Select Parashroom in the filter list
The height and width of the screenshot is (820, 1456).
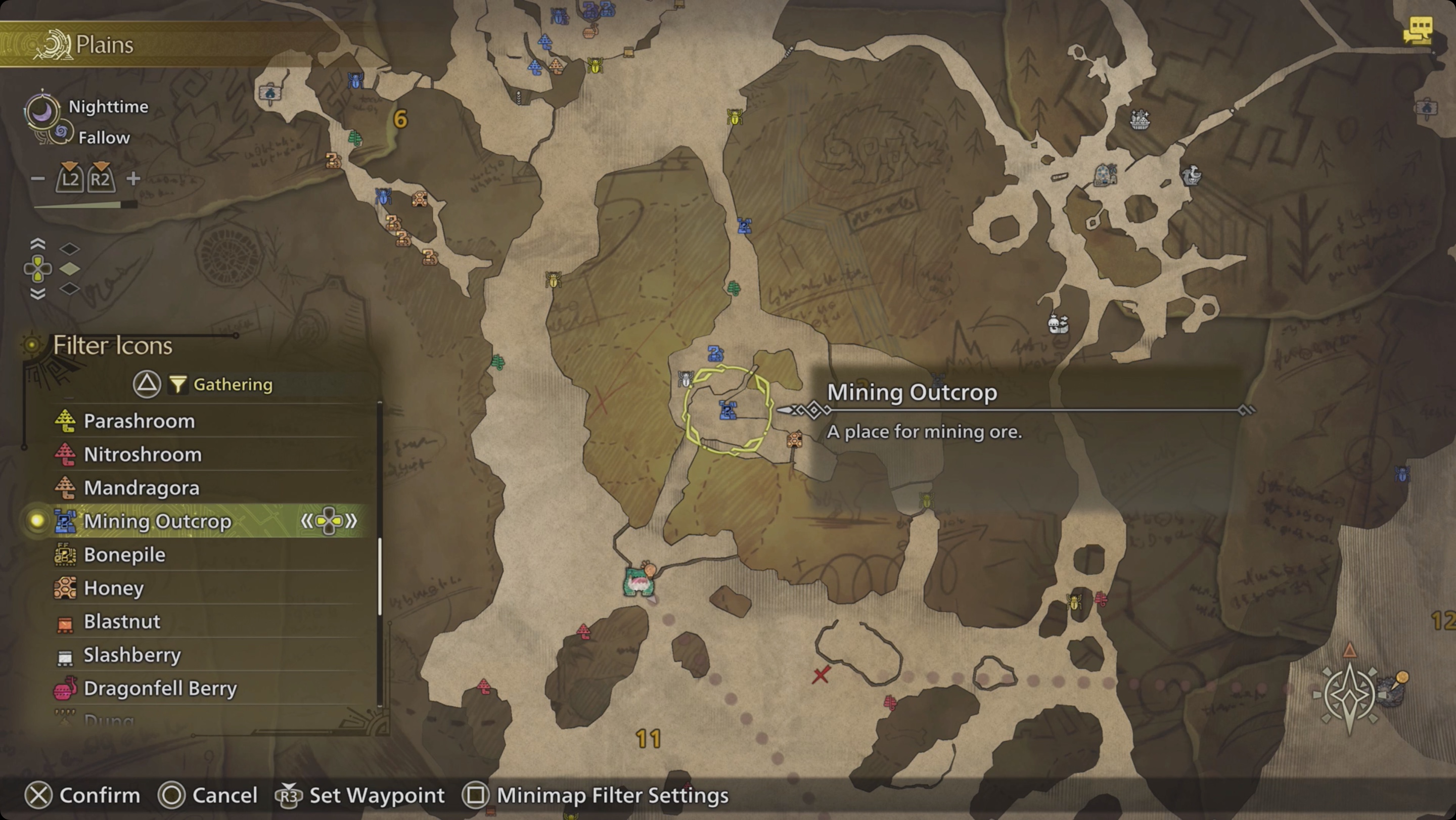pyautogui.click(x=139, y=421)
